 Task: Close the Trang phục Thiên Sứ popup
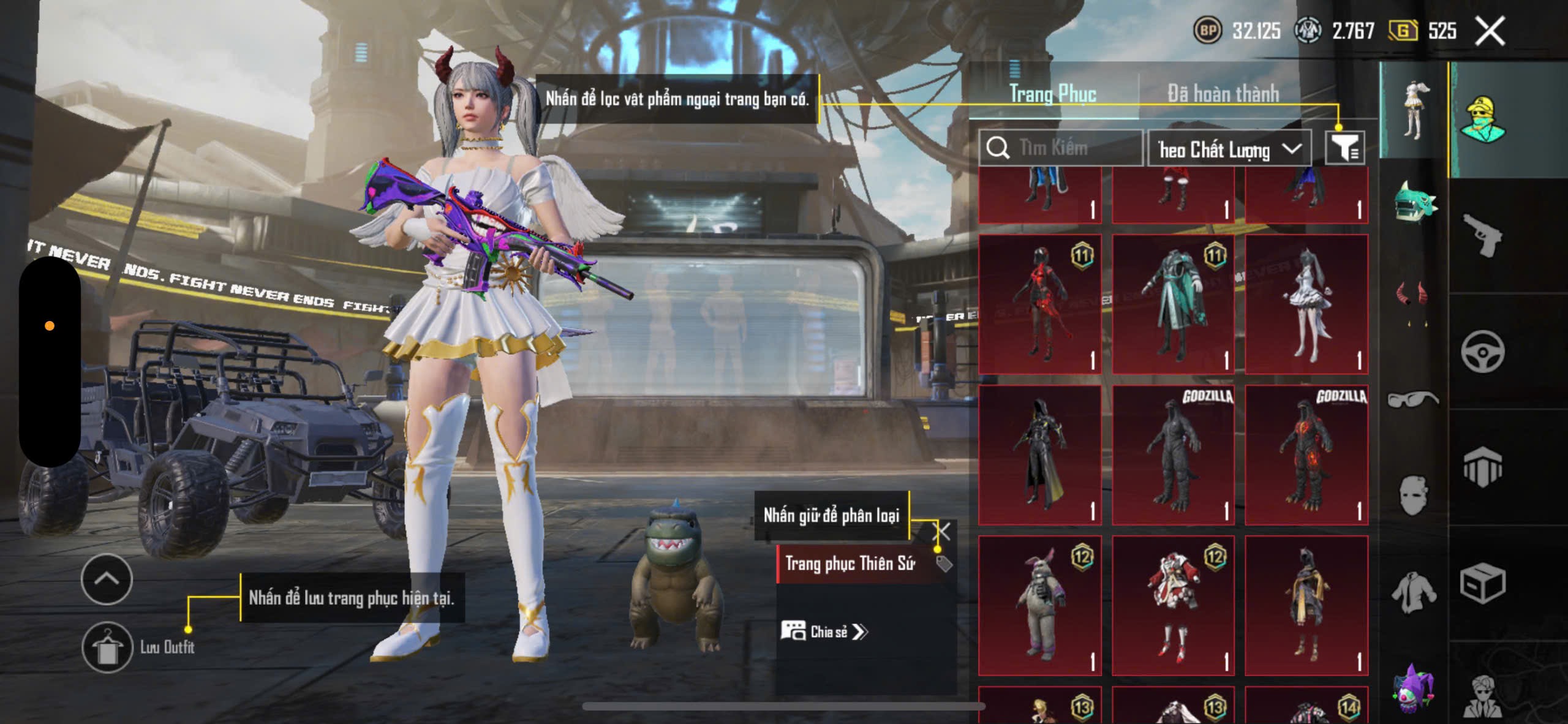[942, 531]
